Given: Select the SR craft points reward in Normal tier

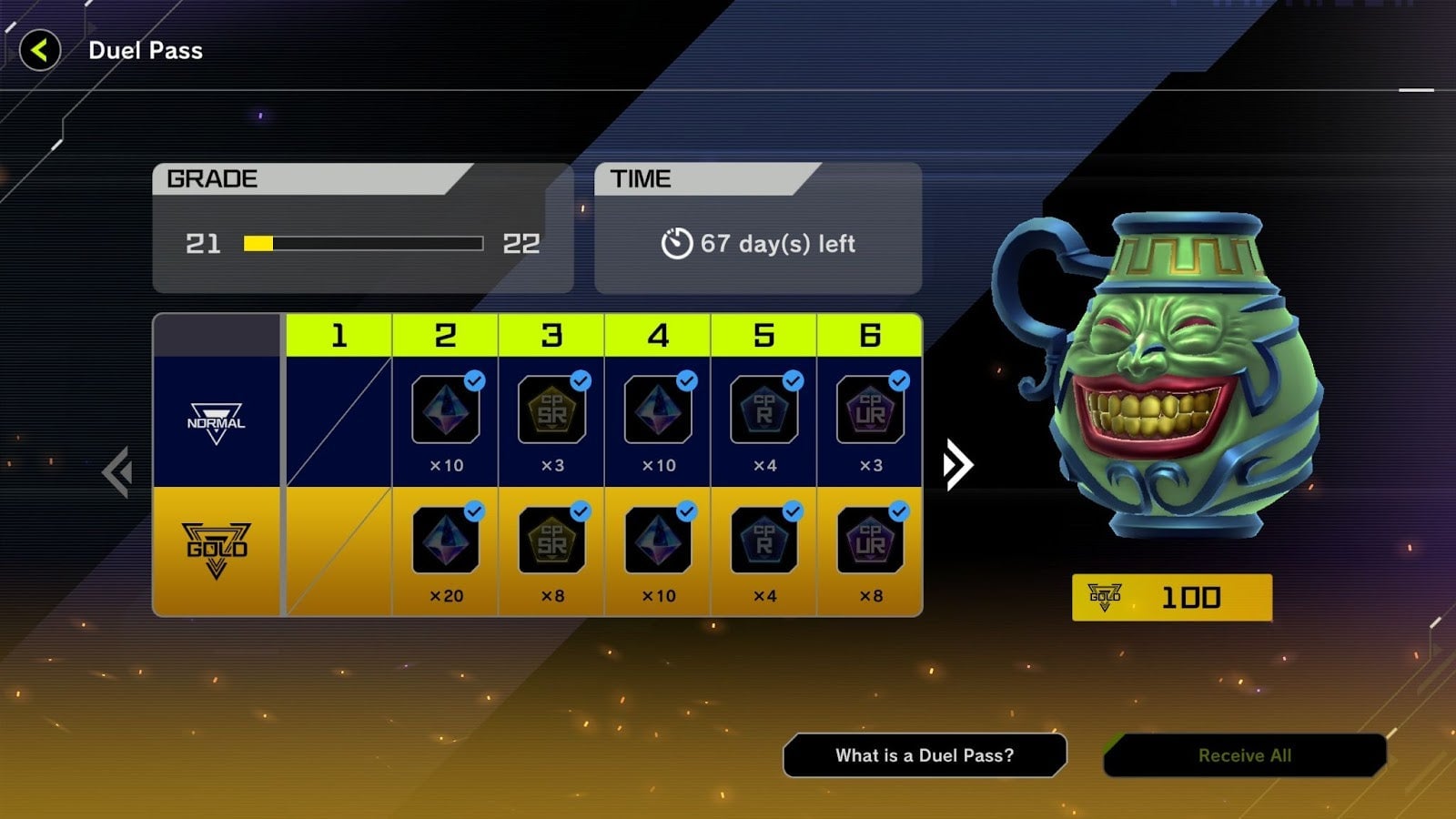Looking at the screenshot, I should coord(551,411).
